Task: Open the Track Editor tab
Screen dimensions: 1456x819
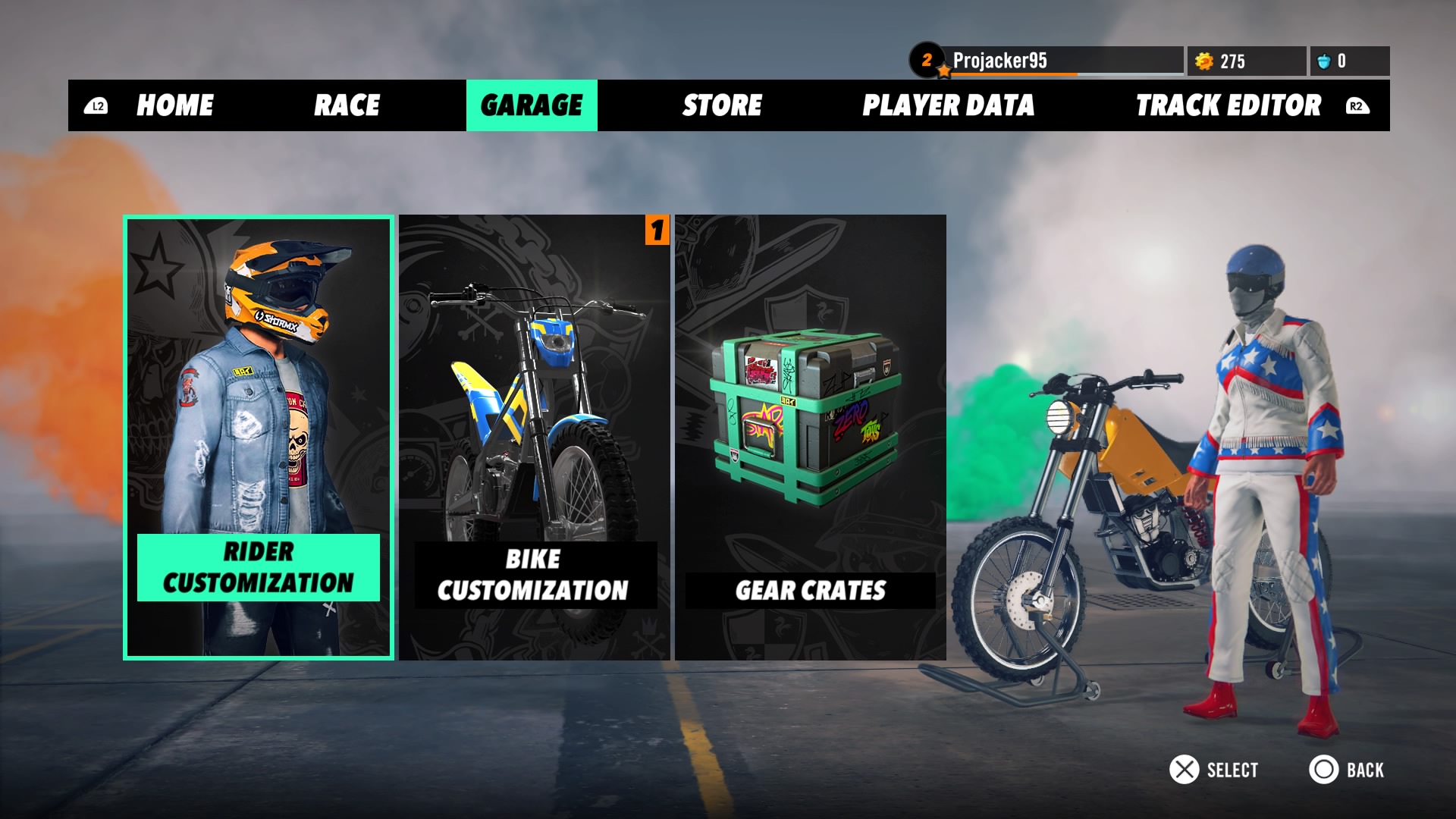Action: pyautogui.click(x=1228, y=105)
